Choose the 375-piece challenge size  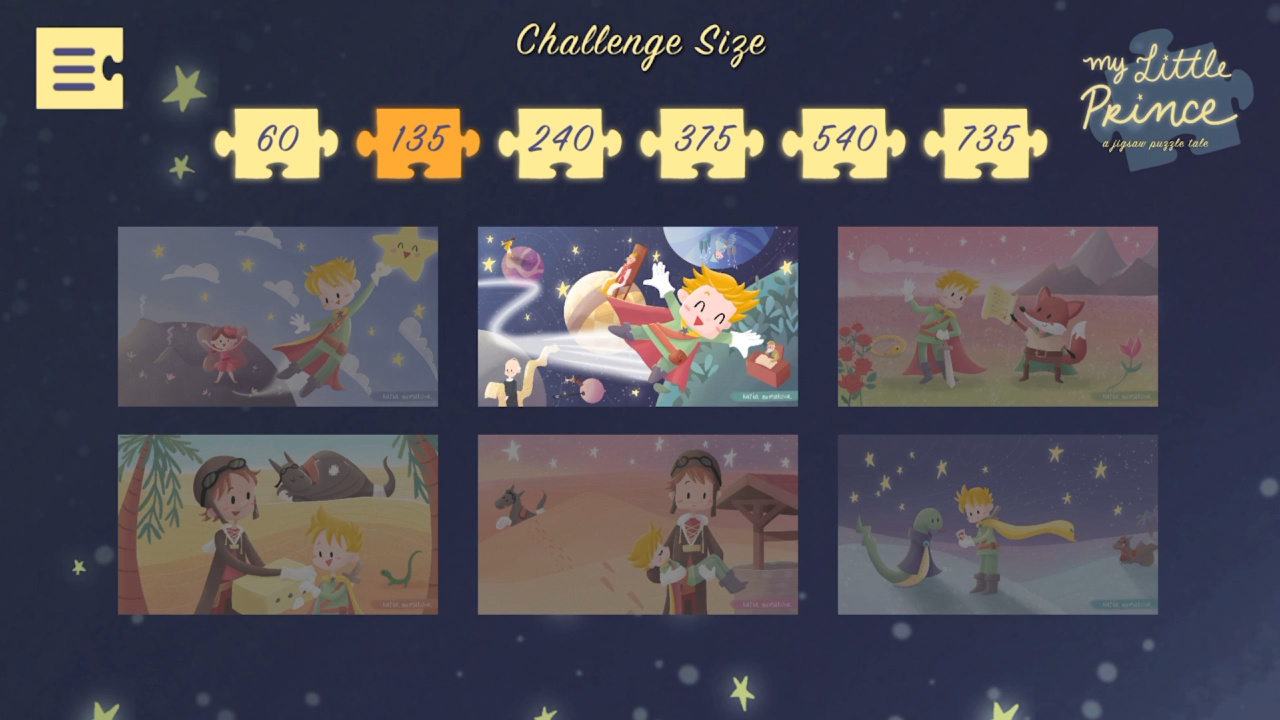[x=703, y=140]
